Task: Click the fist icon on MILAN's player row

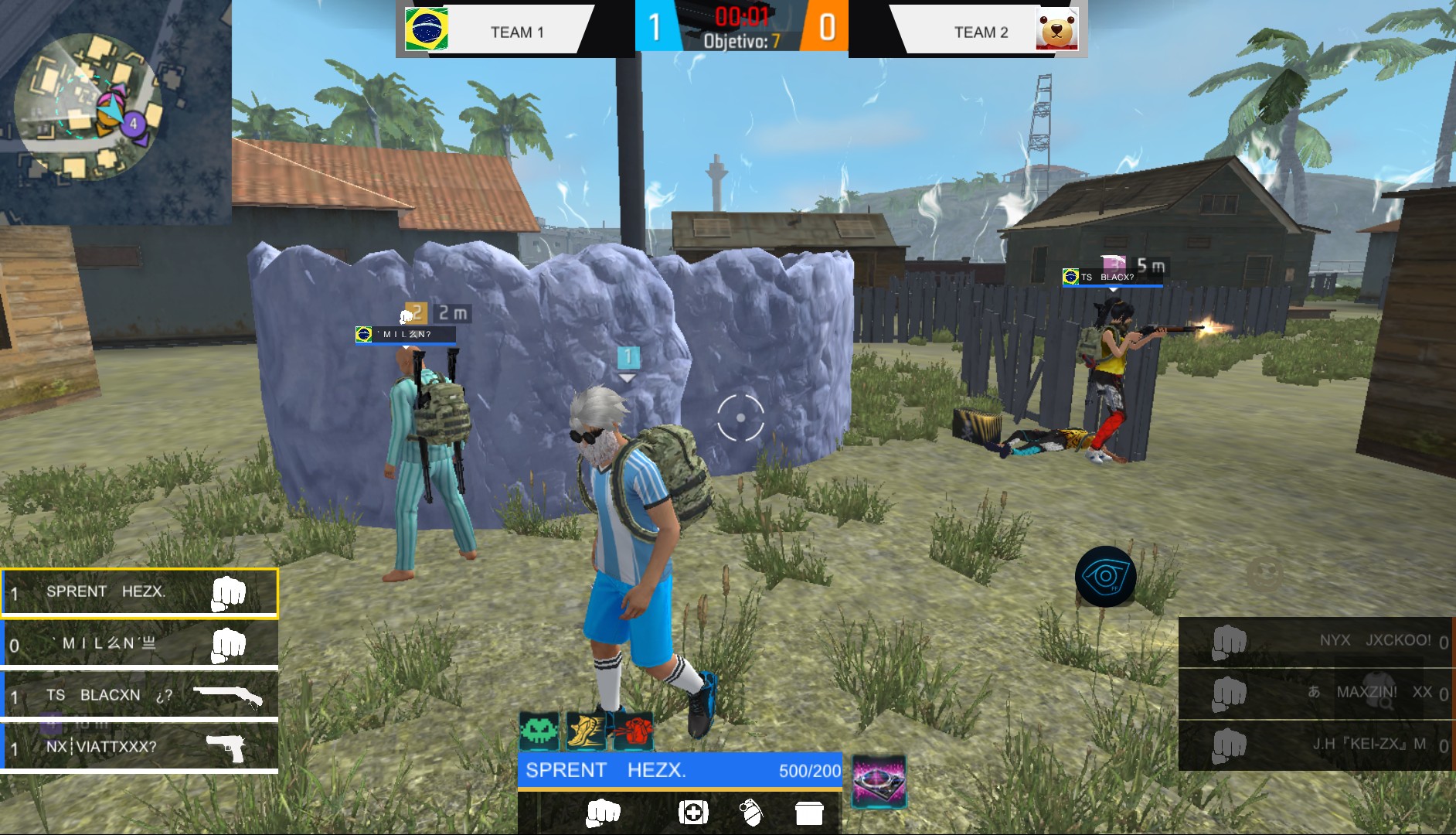Action: pyautogui.click(x=228, y=643)
